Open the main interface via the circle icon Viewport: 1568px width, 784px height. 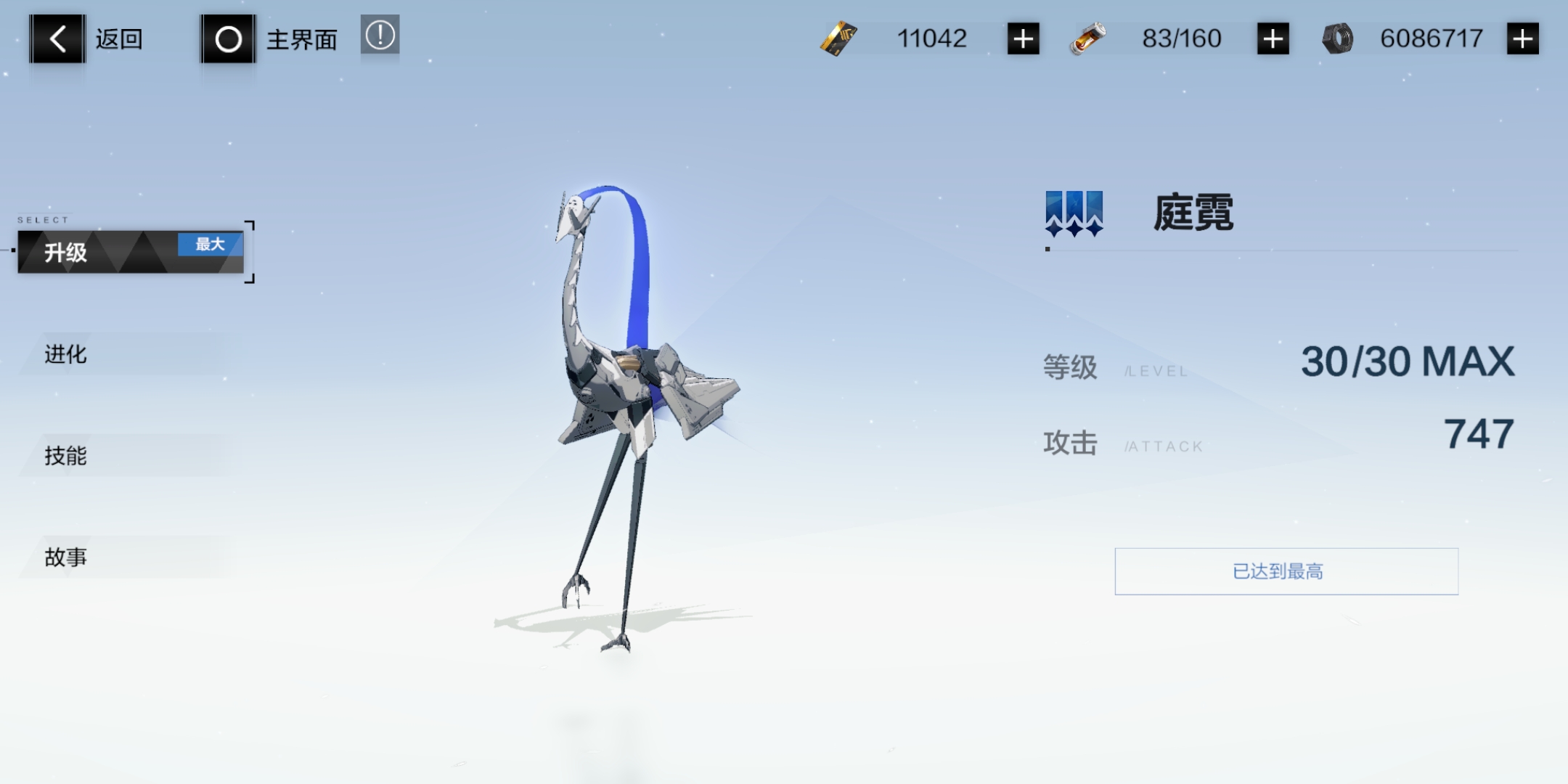pos(229,38)
